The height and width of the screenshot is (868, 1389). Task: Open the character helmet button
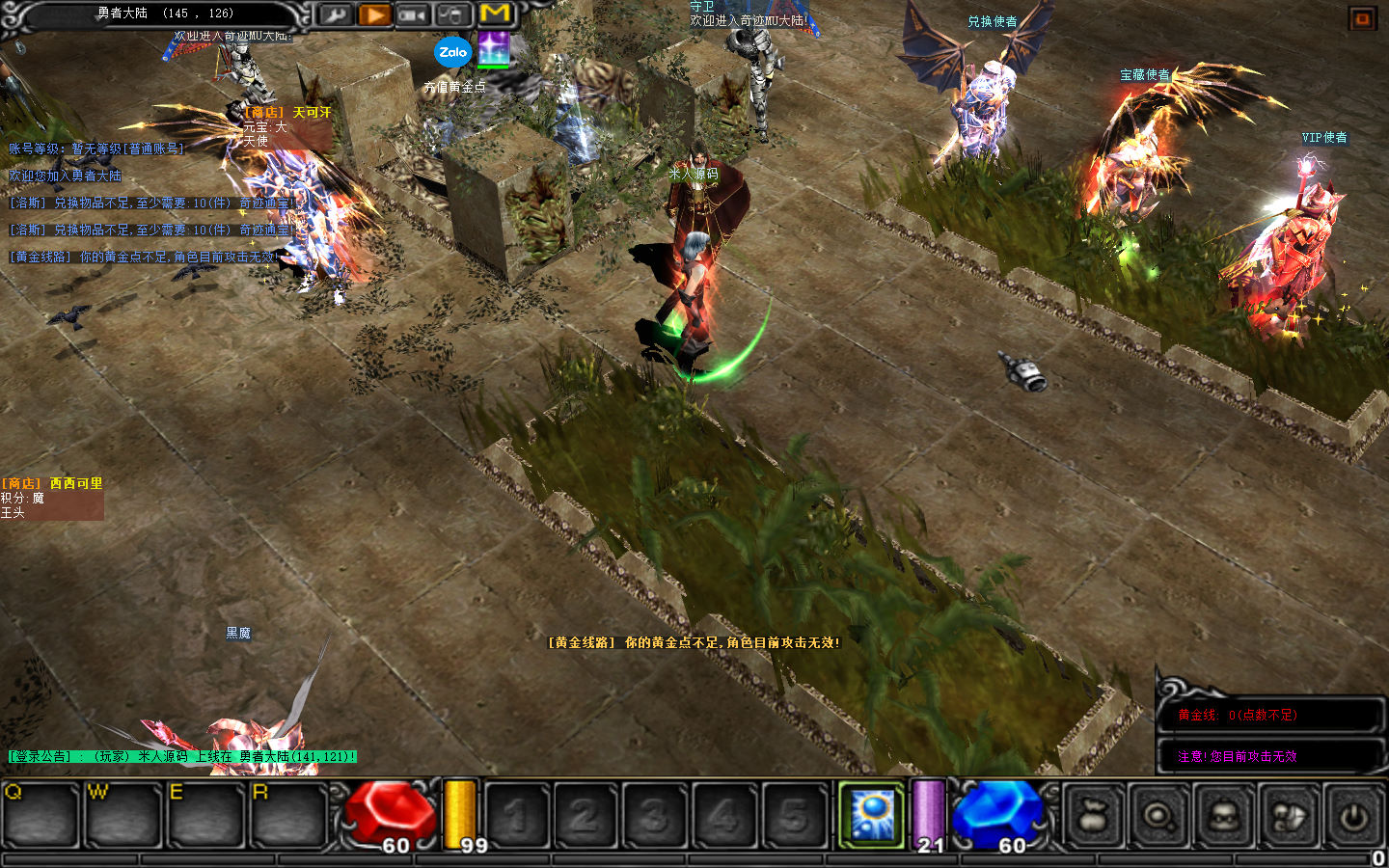1224,817
